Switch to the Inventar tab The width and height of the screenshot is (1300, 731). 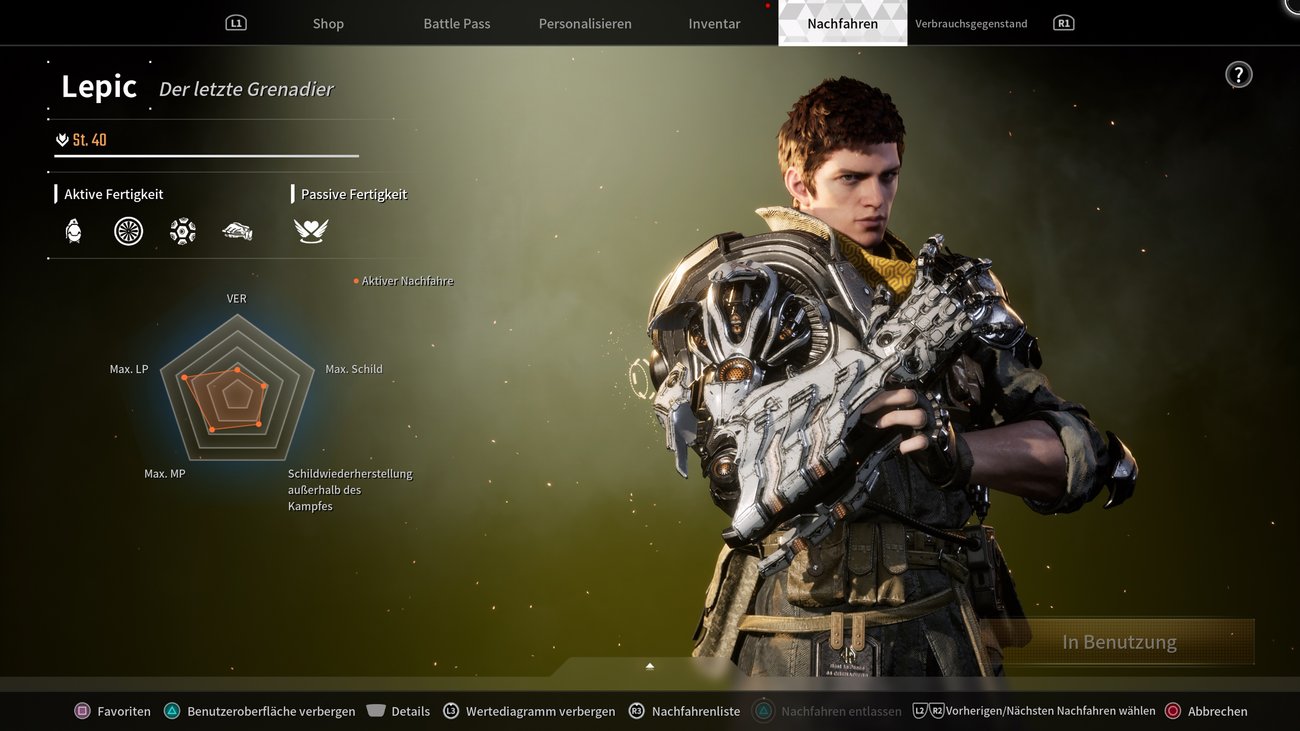[713, 22]
